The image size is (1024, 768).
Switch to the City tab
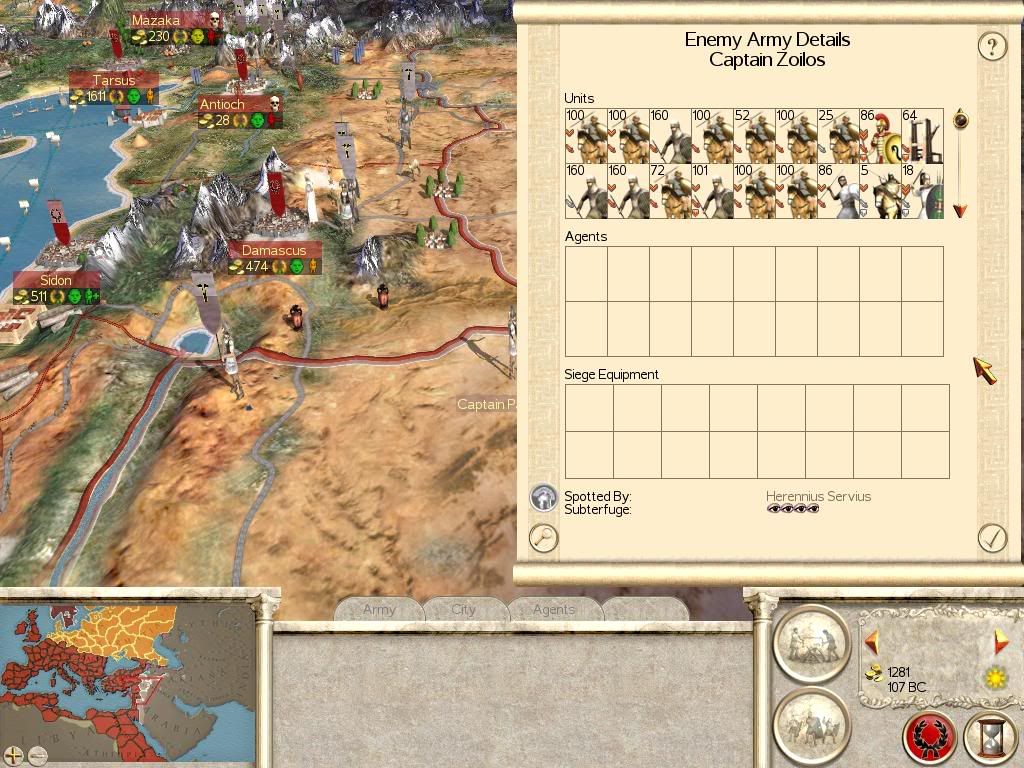click(463, 609)
